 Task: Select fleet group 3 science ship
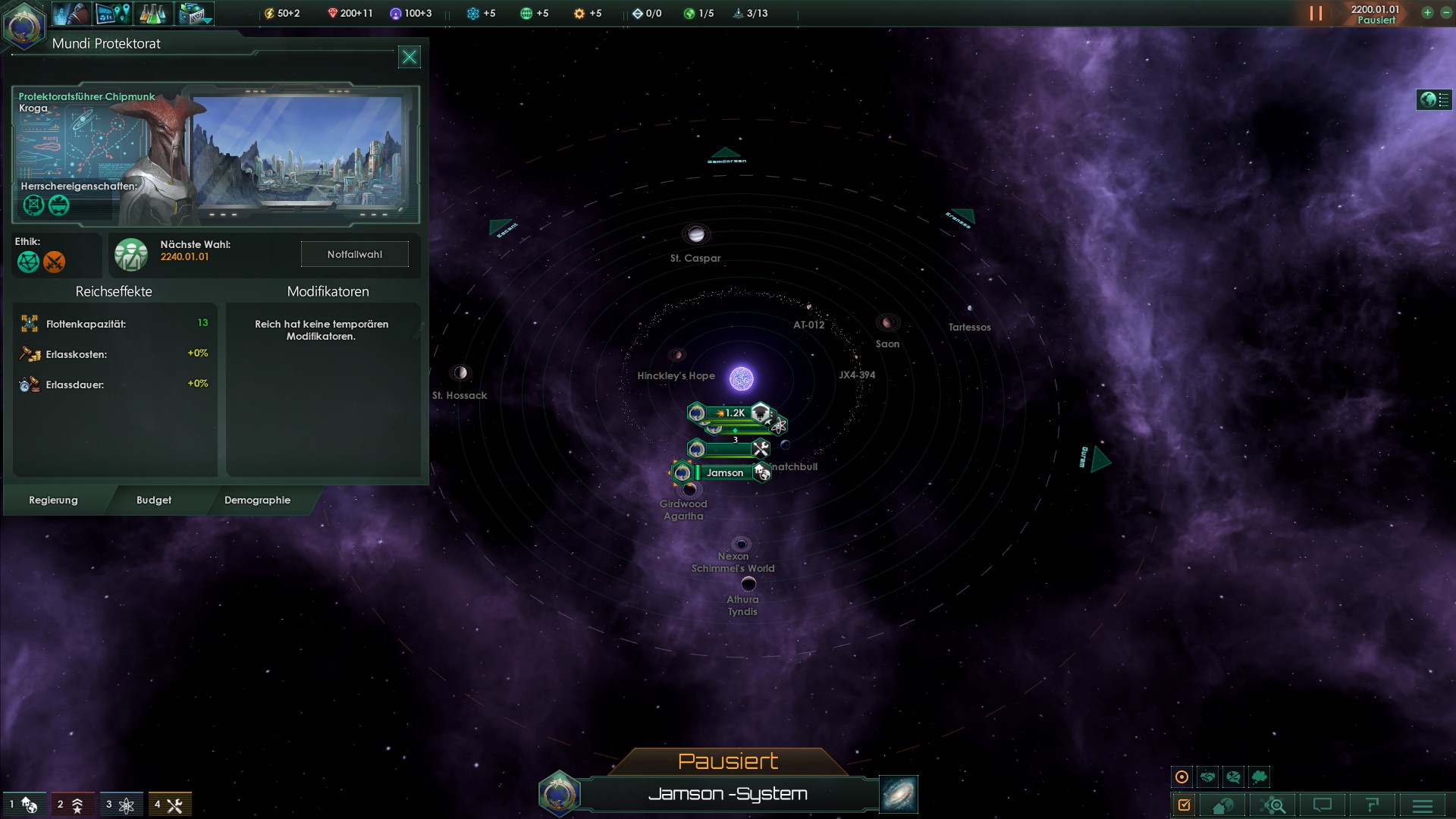click(121, 805)
